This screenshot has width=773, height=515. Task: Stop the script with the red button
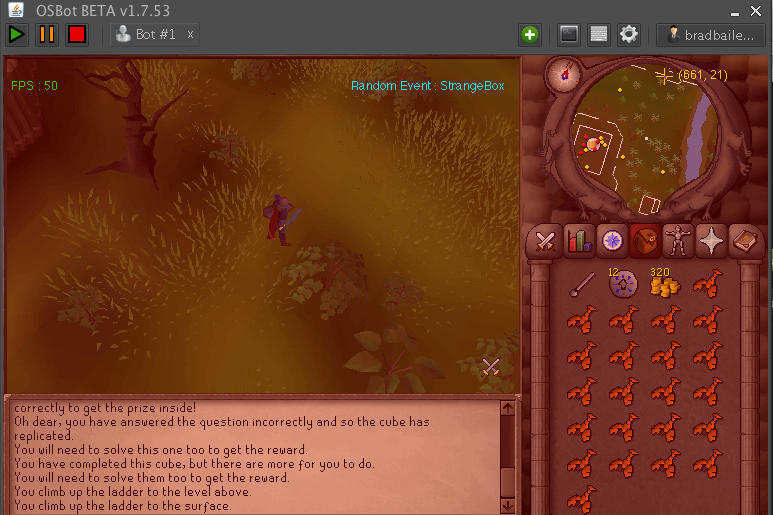77,34
